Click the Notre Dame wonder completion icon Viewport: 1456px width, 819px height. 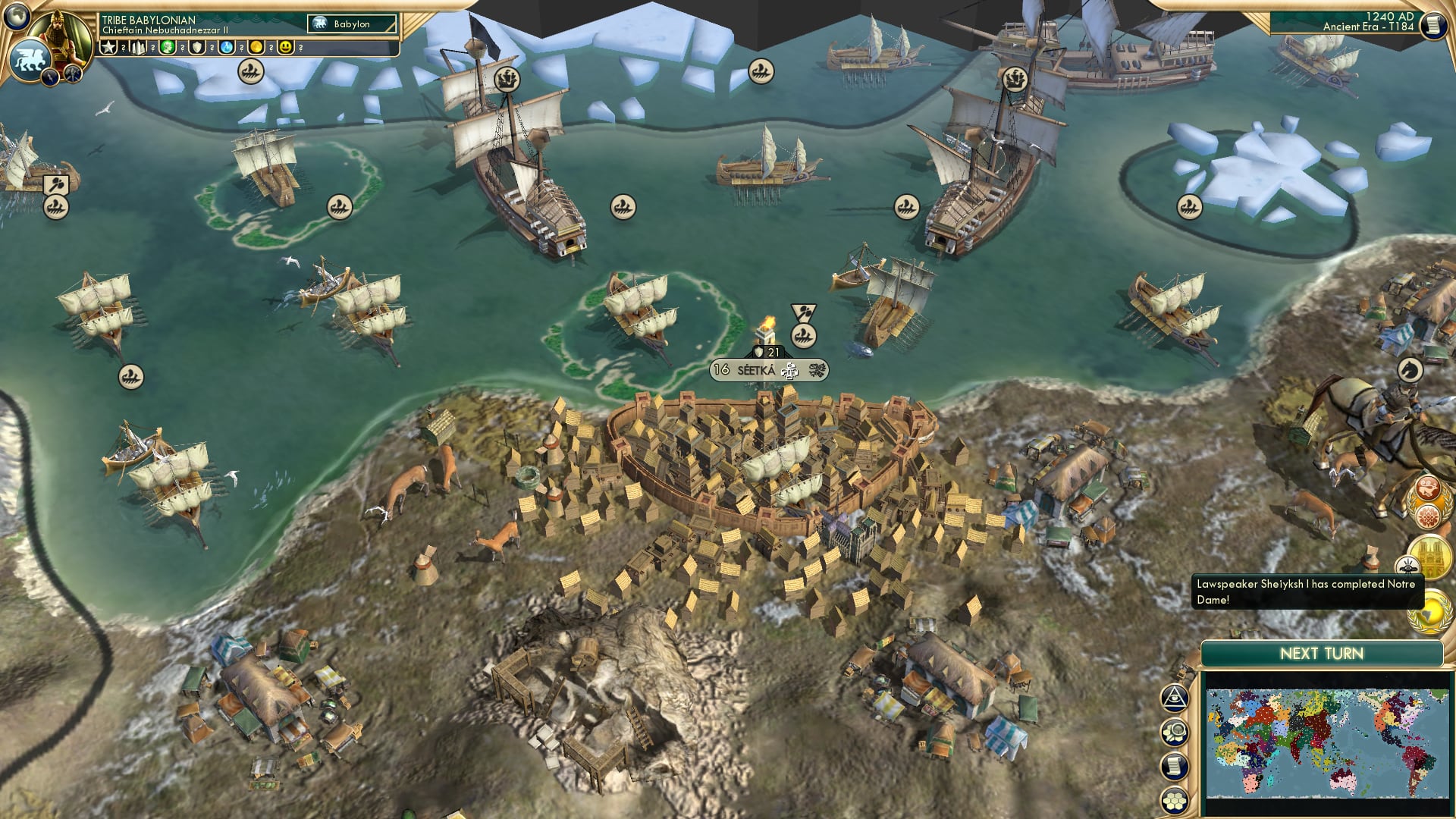(1431, 555)
